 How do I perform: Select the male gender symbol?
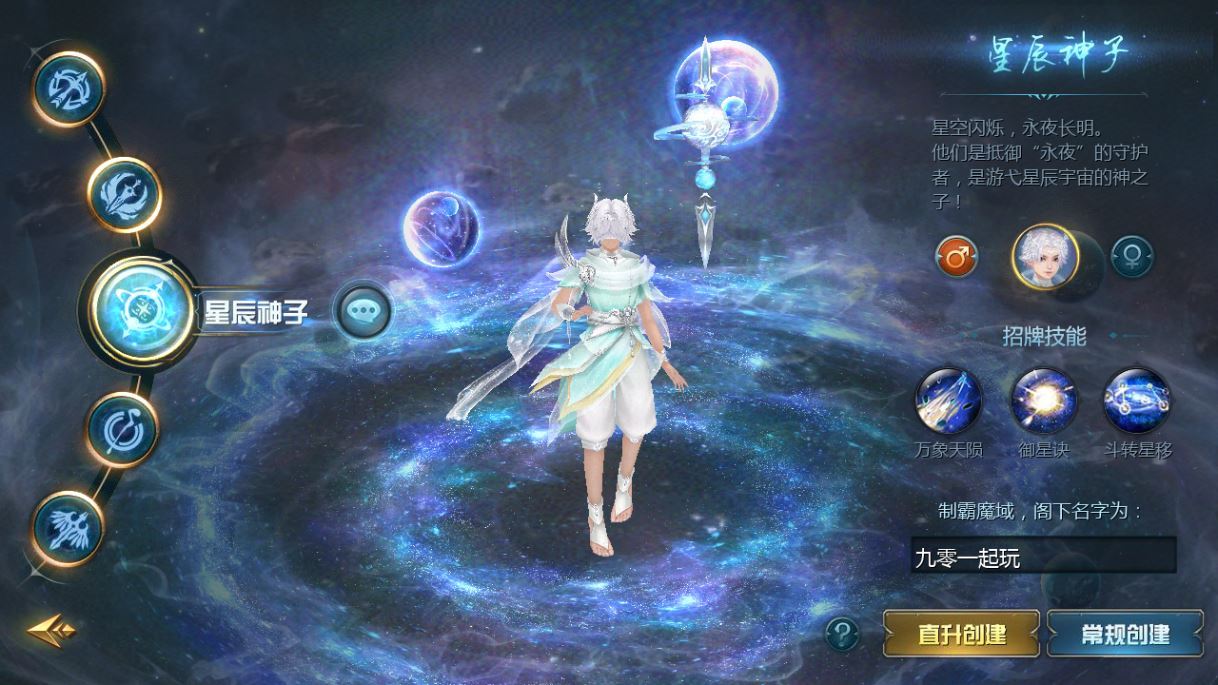(957, 257)
